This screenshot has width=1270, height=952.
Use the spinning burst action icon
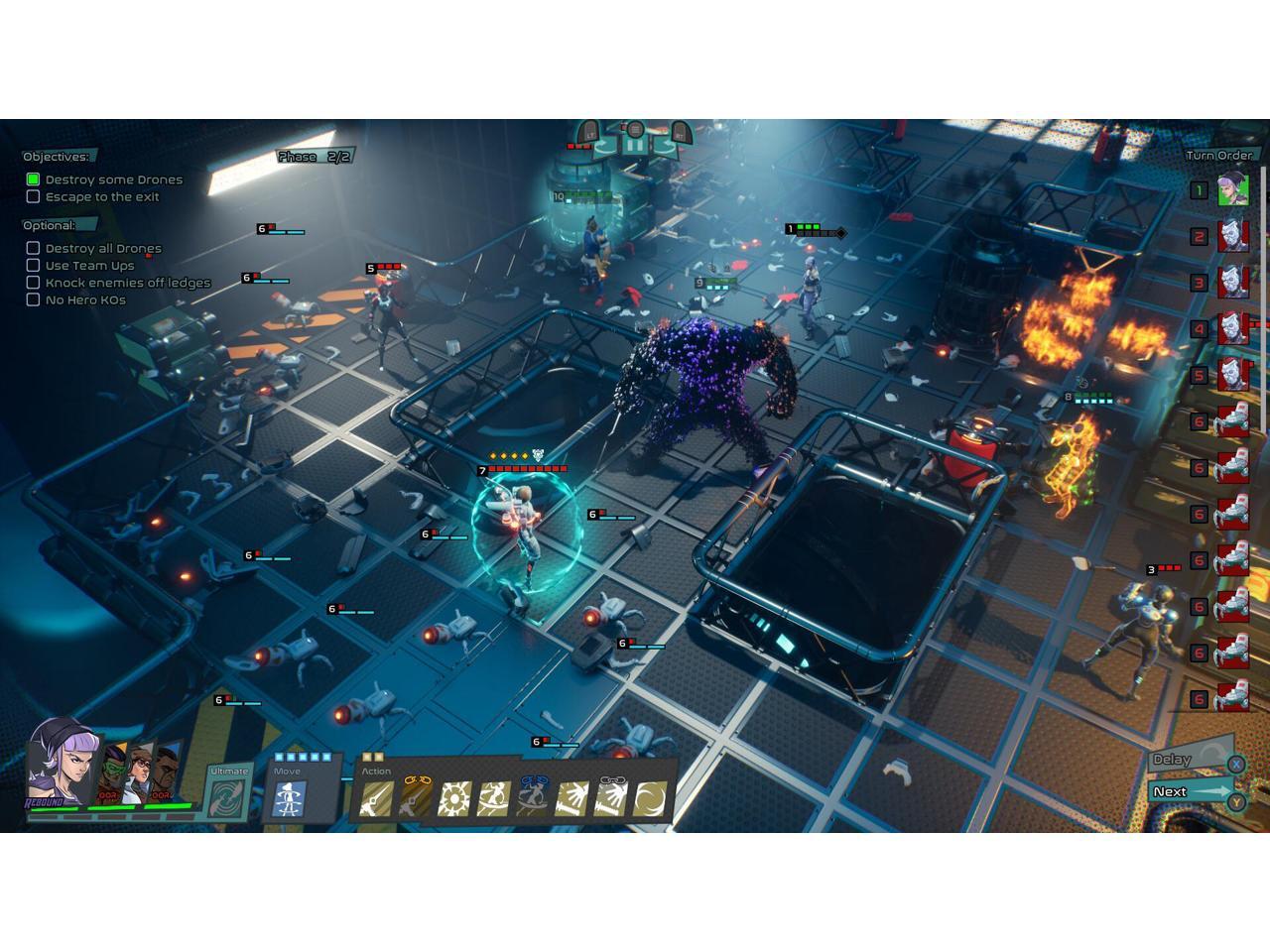coord(454,798)
